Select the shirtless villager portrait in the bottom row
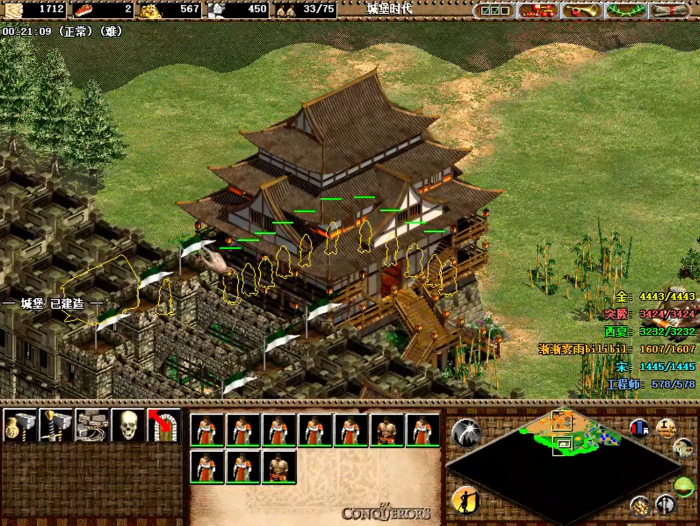Viewport: 700px width, 526px height. [278, 468]
